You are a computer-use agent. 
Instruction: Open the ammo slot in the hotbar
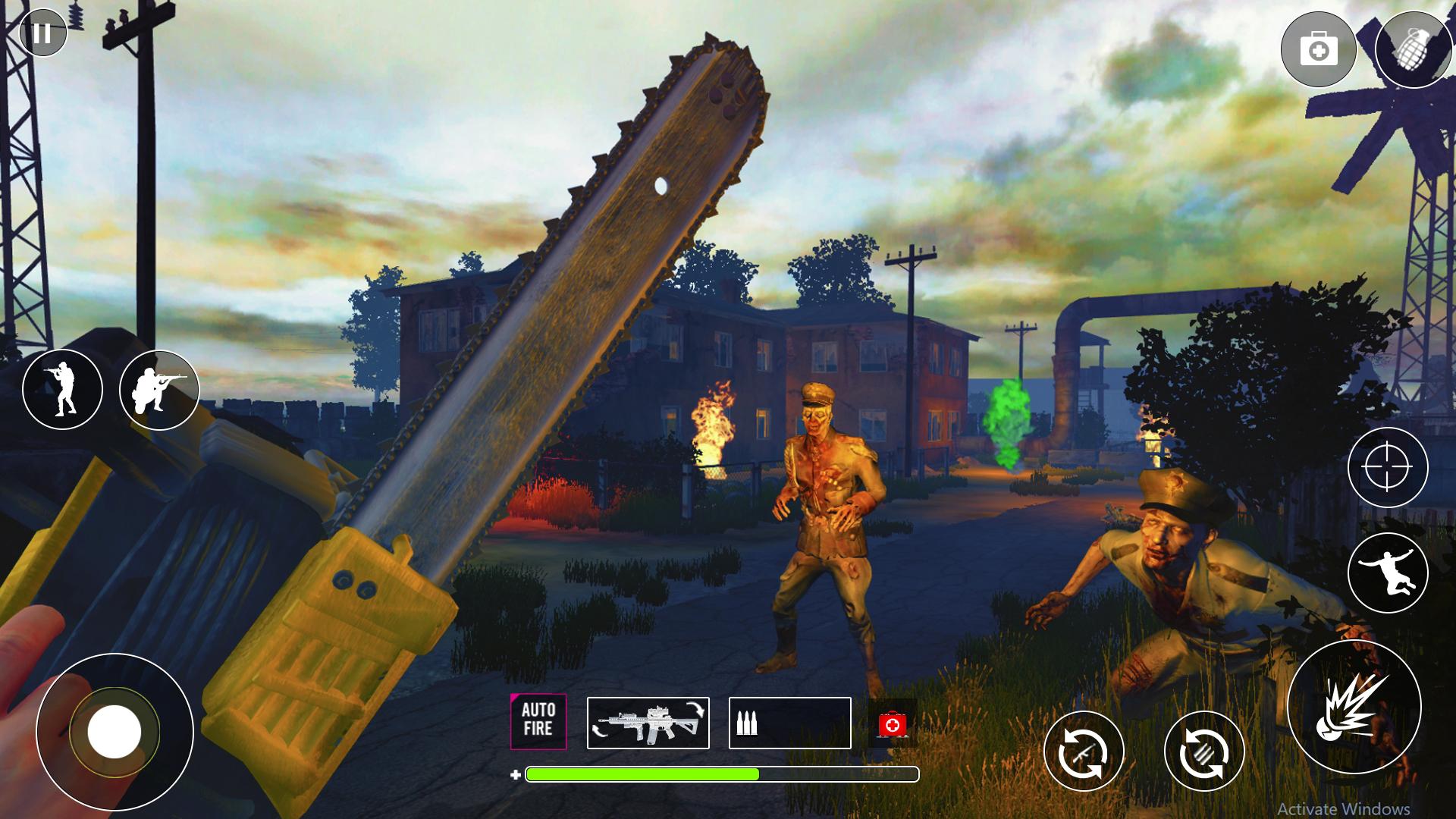pyautogui.click(x=789, y=723)
